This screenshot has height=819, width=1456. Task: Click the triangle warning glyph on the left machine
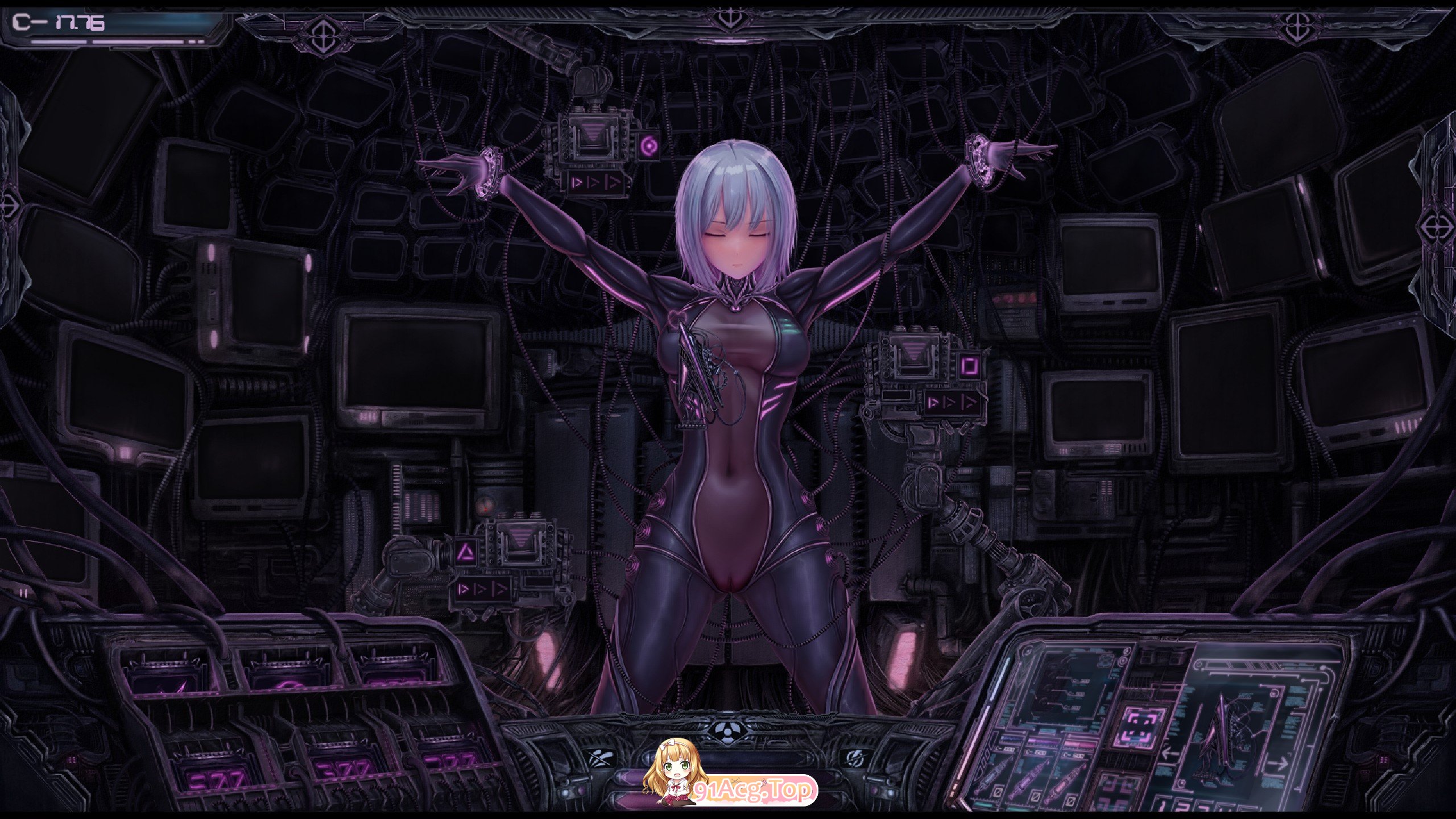pos(466,551)
